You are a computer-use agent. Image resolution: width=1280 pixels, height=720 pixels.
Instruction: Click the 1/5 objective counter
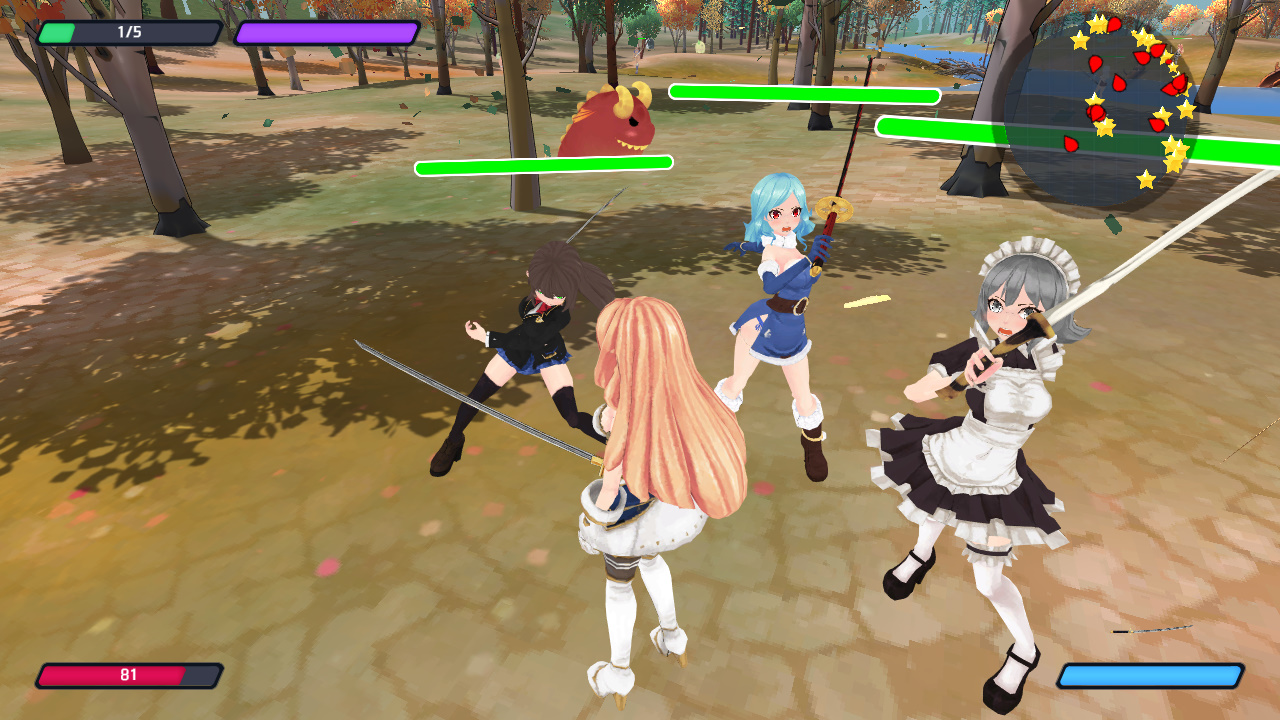pos(125,32)
